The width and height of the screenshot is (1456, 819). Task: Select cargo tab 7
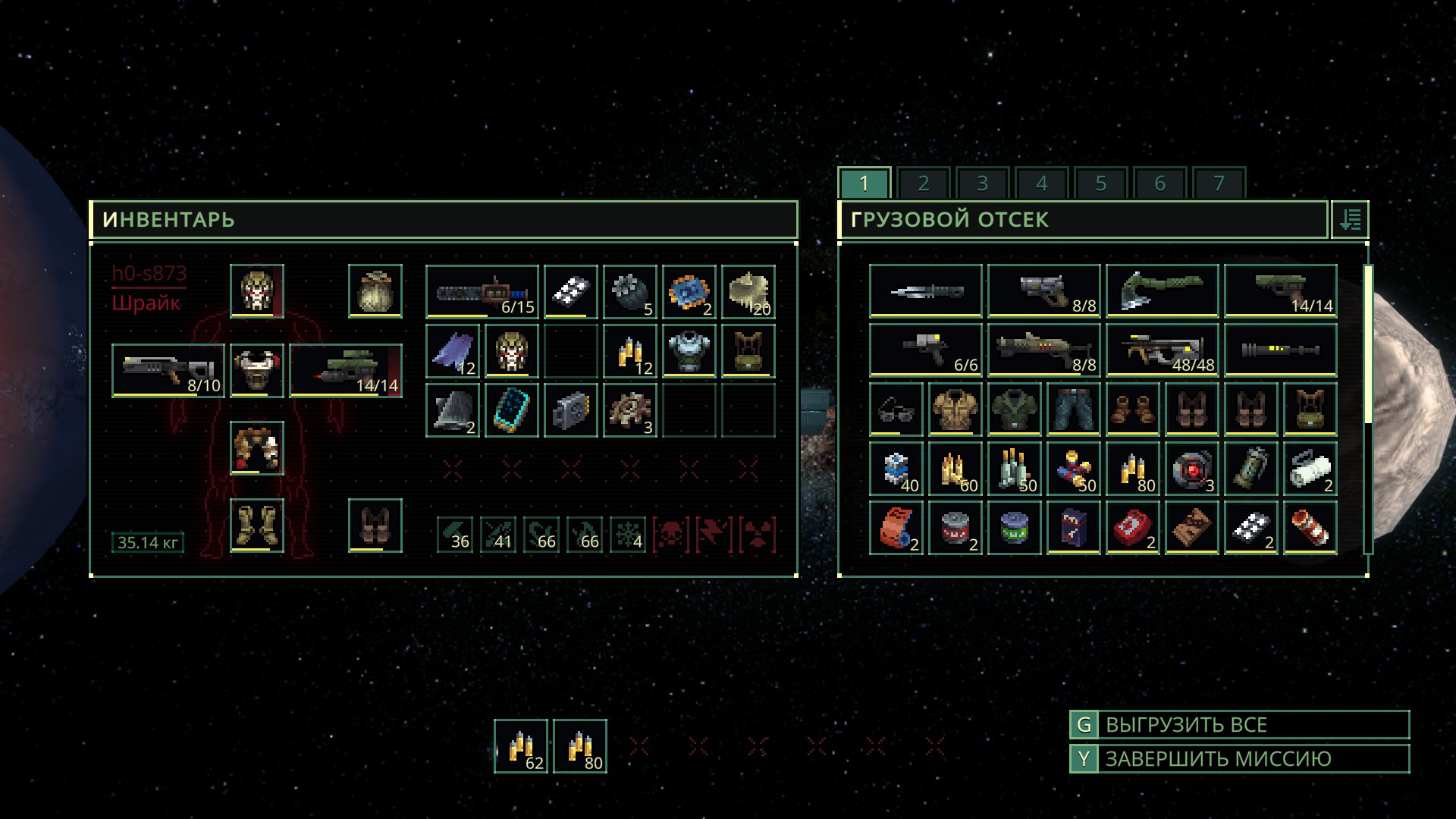1219,184
